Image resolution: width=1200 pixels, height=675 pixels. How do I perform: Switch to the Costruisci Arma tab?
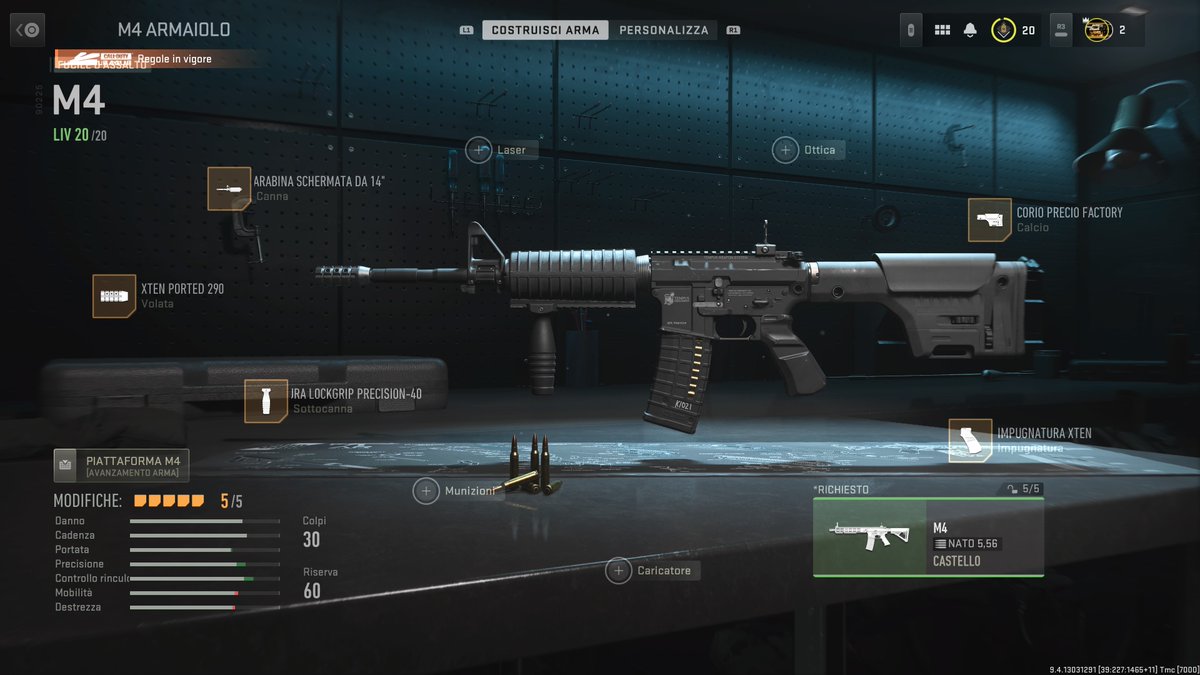click(545, 30)
